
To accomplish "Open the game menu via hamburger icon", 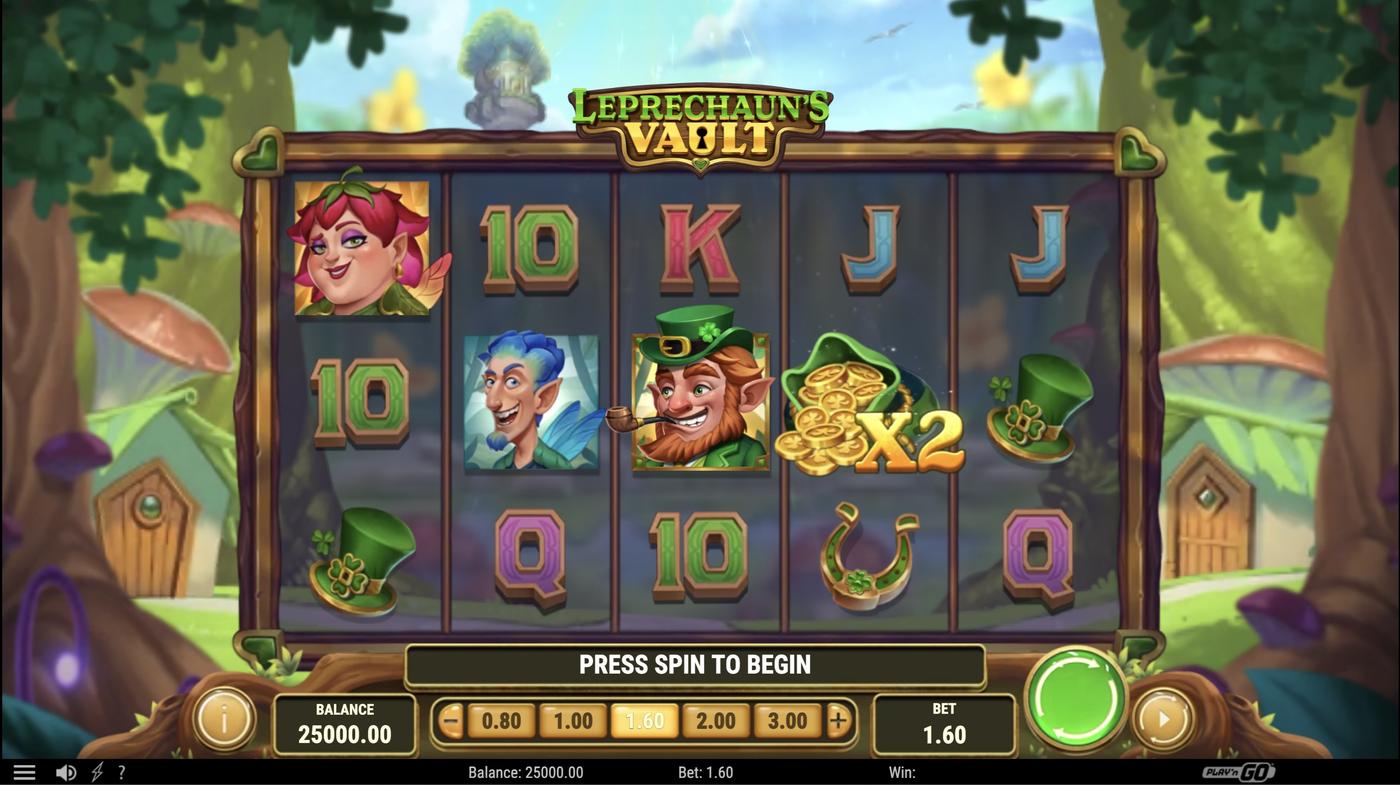I will point(24,770).
